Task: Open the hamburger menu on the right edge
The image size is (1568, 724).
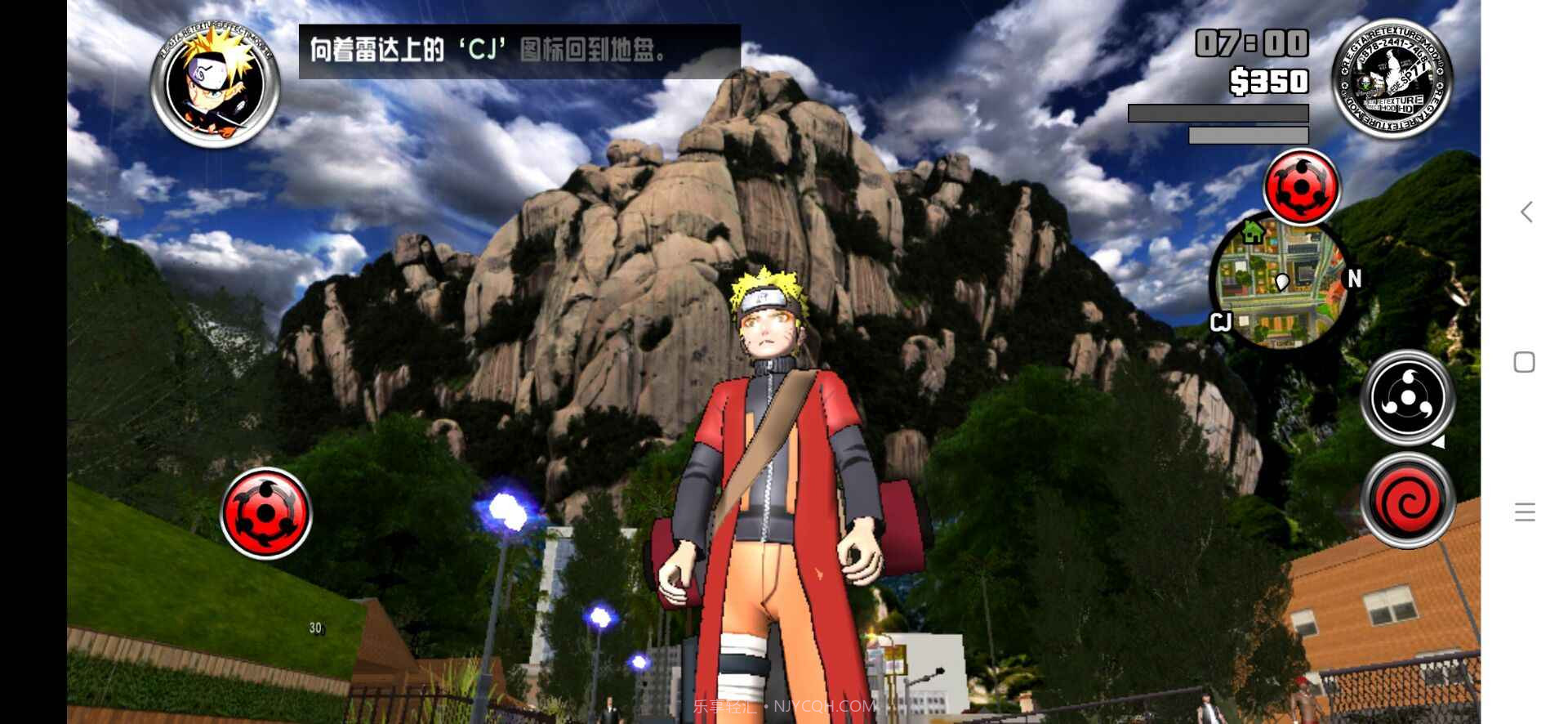Action: coord(1525,512)
